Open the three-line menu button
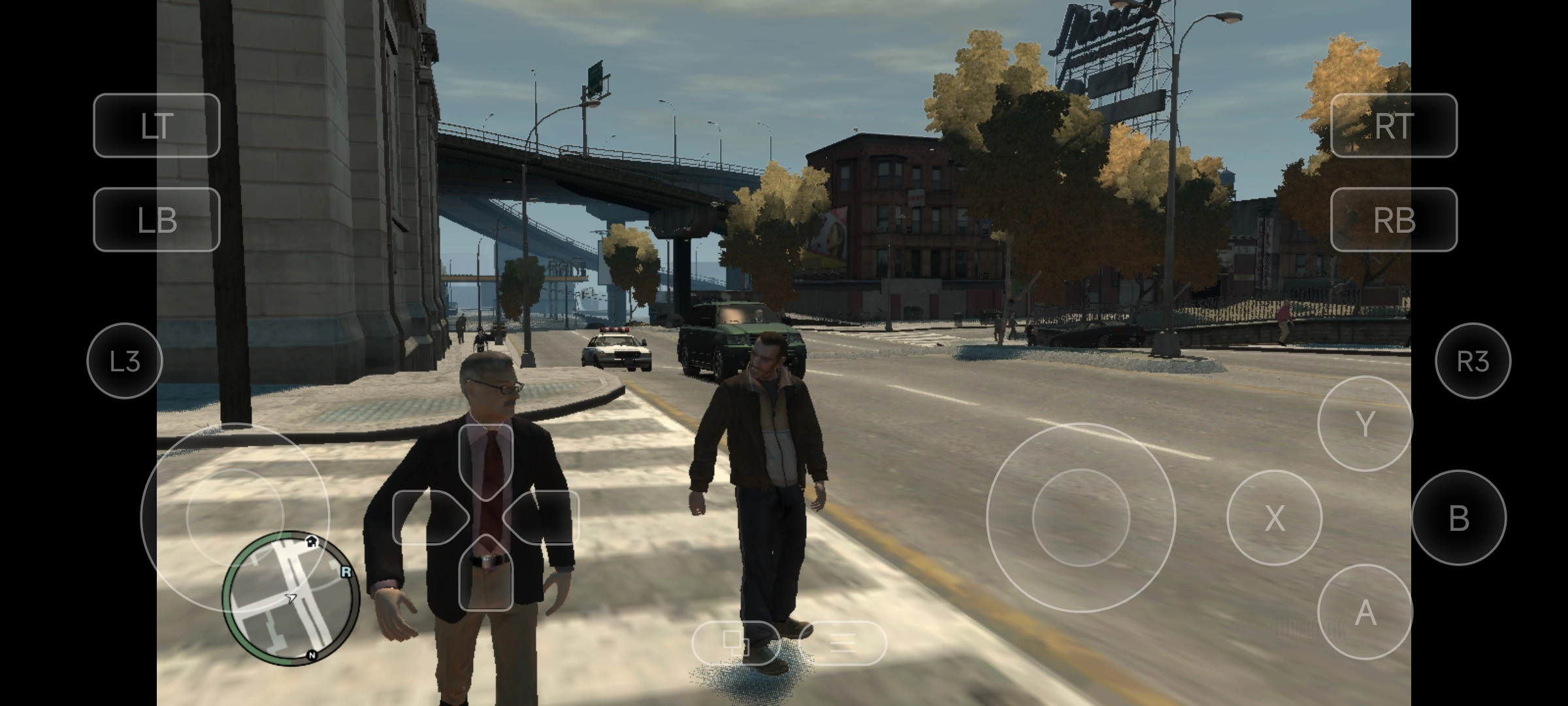1568x706 pixels. (x=842, y=643)
